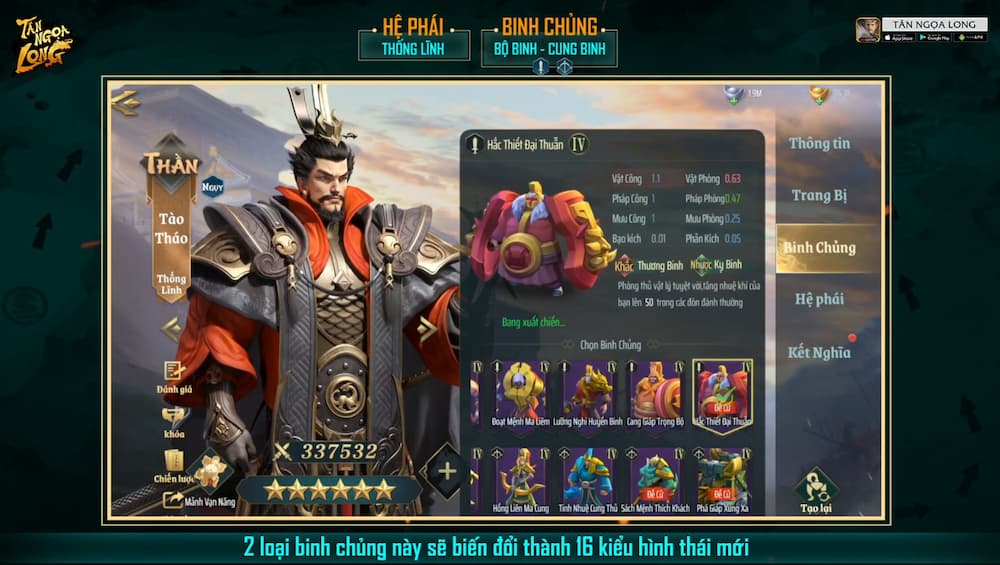The width and height of the screenshot is (1000, 565).
Task: Open the Thông tin tab
Action: [x=819, y=143]
